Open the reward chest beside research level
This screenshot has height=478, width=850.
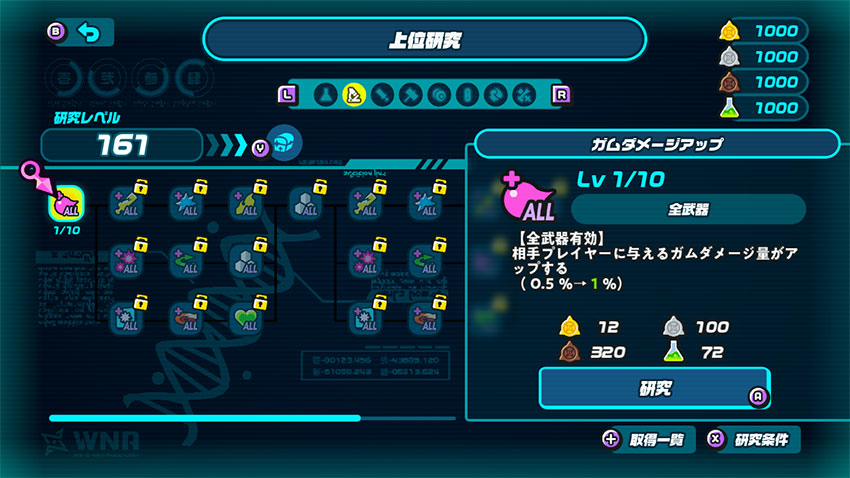[x=285, y=143]
